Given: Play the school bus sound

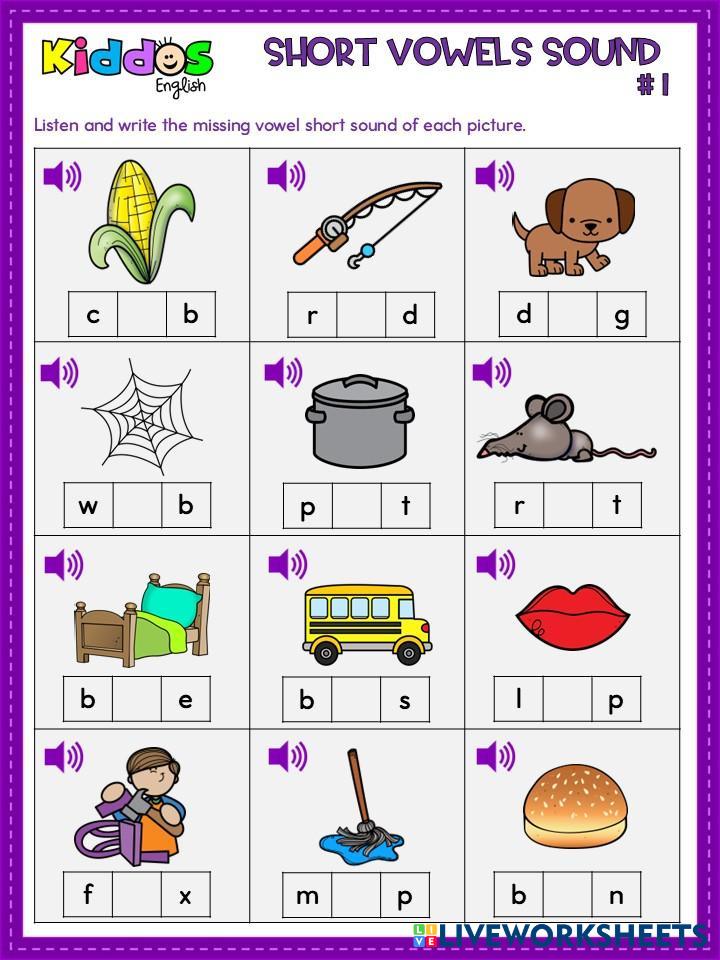Looking at the screenshot, I should 287,565.
